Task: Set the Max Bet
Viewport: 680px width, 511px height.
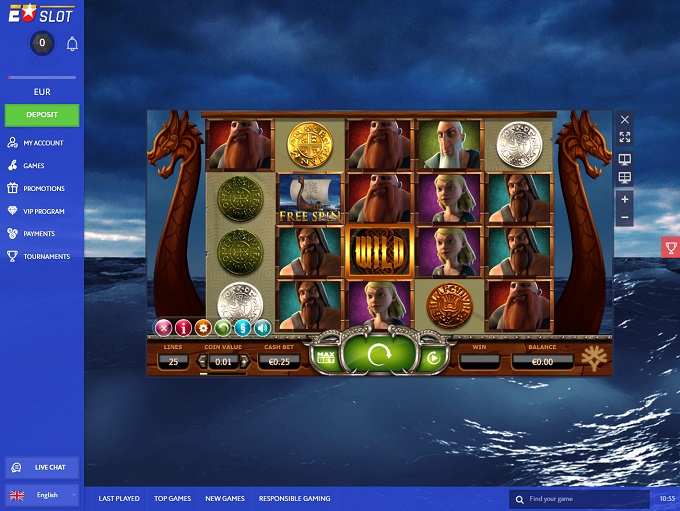Action: tap(325, 356)
